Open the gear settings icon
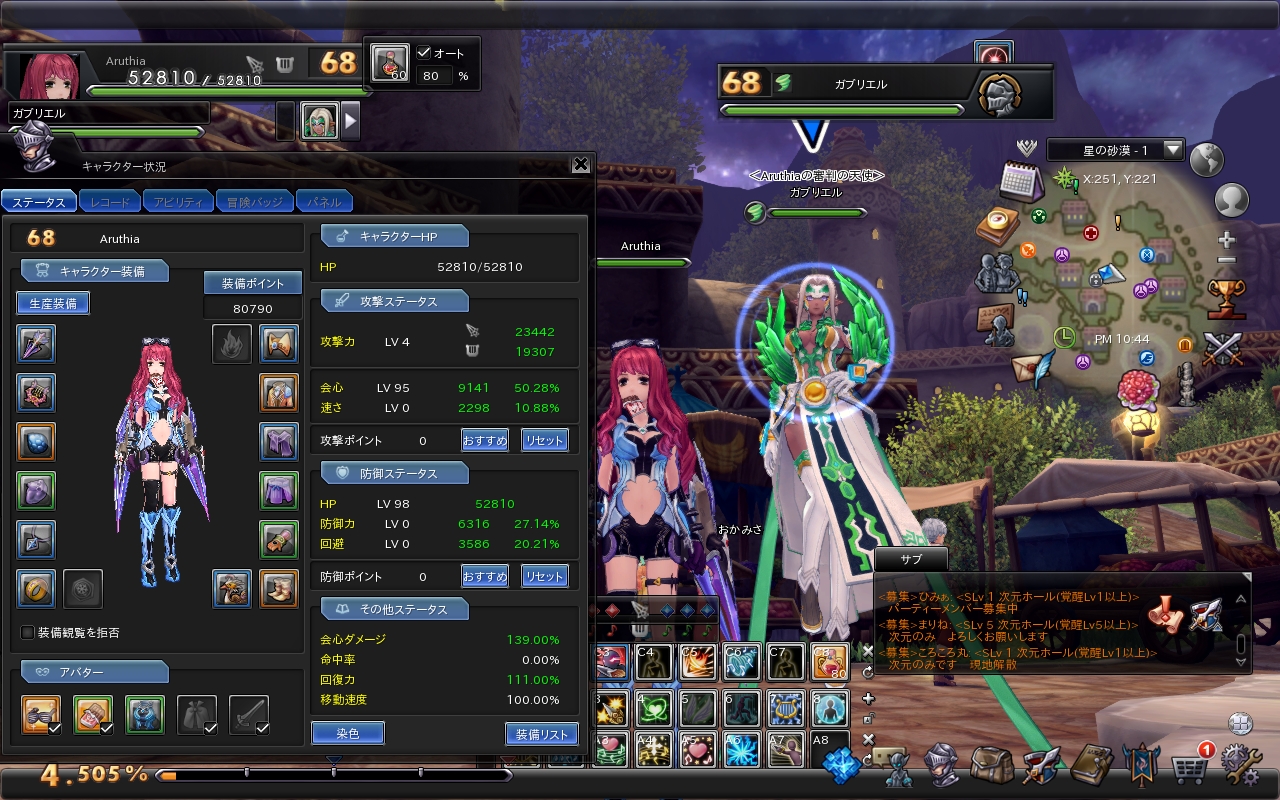The height and width of the screenshot is (800, 1280). (x=1241, y=766)
